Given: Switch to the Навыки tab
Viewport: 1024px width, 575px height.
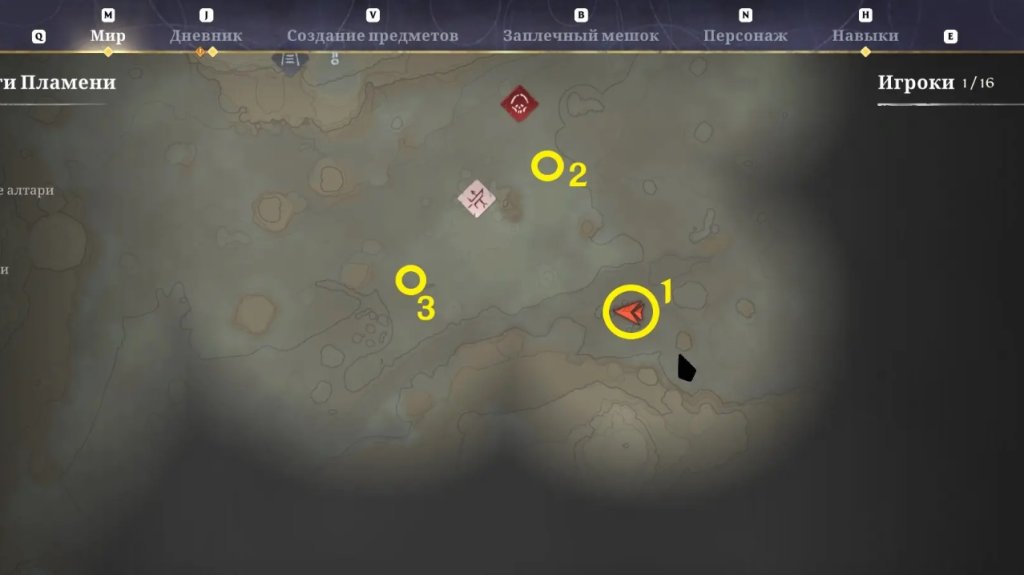Looking at the screenshot, I should pos(865,36).
